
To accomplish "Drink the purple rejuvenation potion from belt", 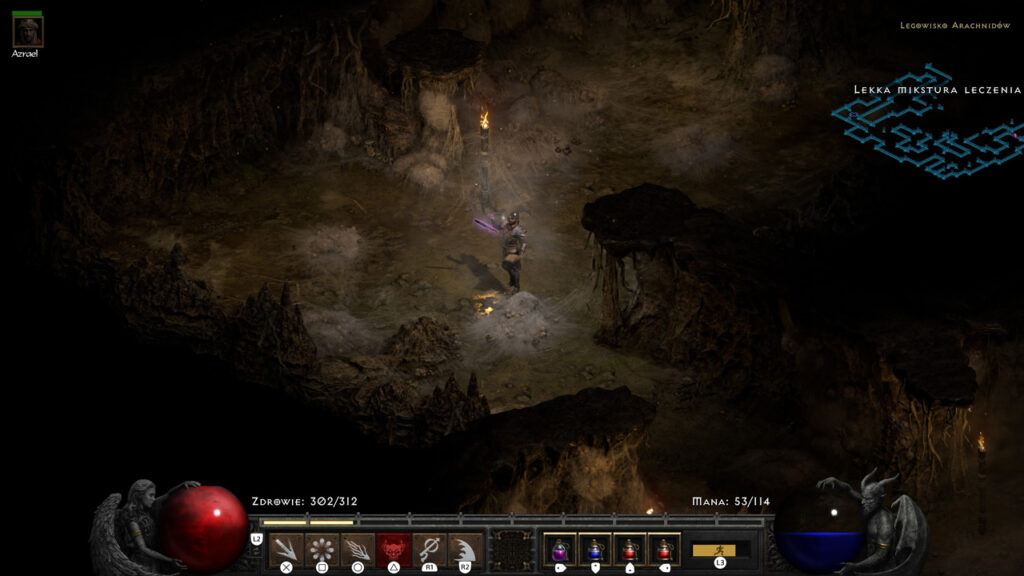I will 558,549.
